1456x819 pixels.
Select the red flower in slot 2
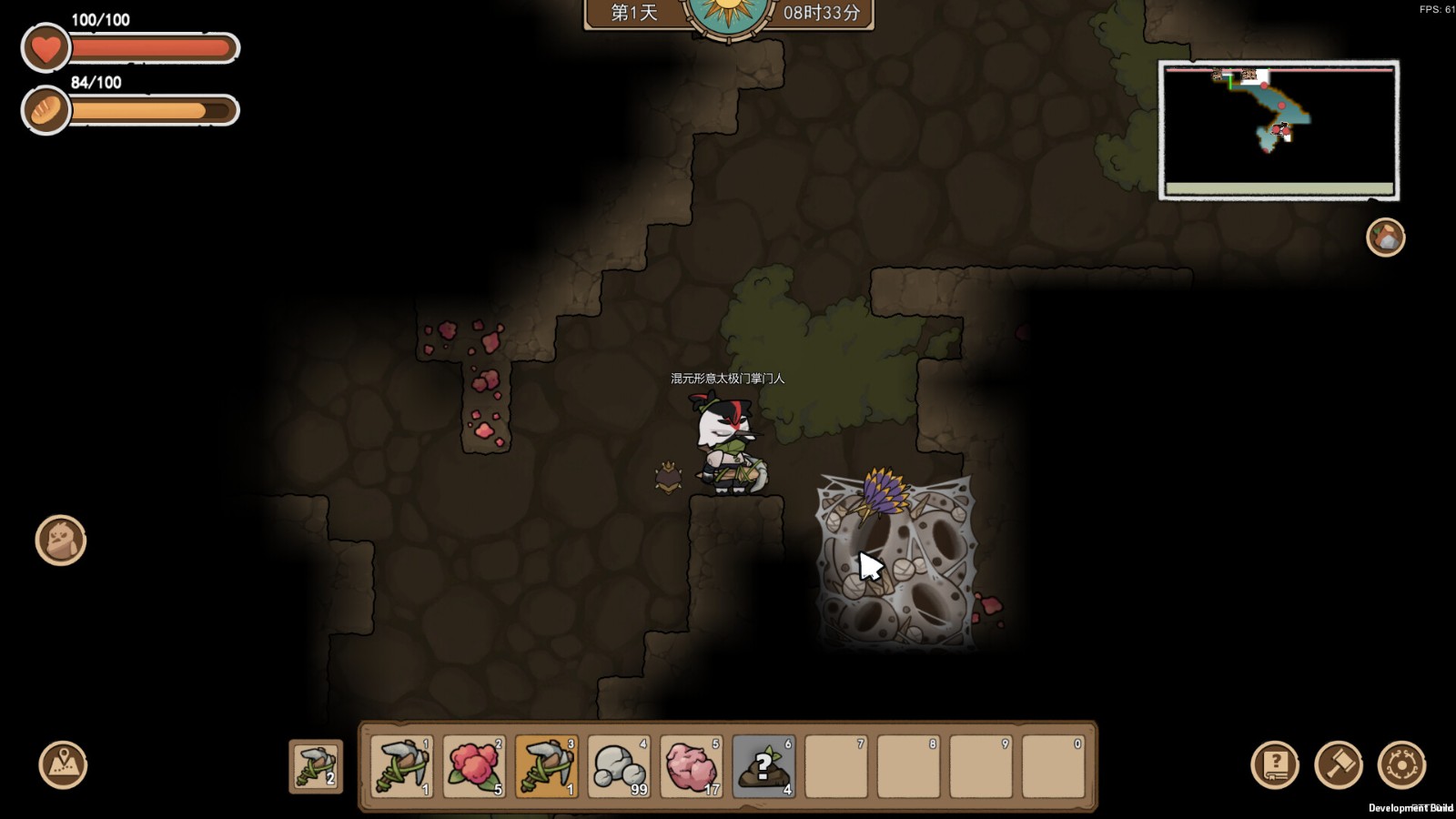click(x=473, y=766)
